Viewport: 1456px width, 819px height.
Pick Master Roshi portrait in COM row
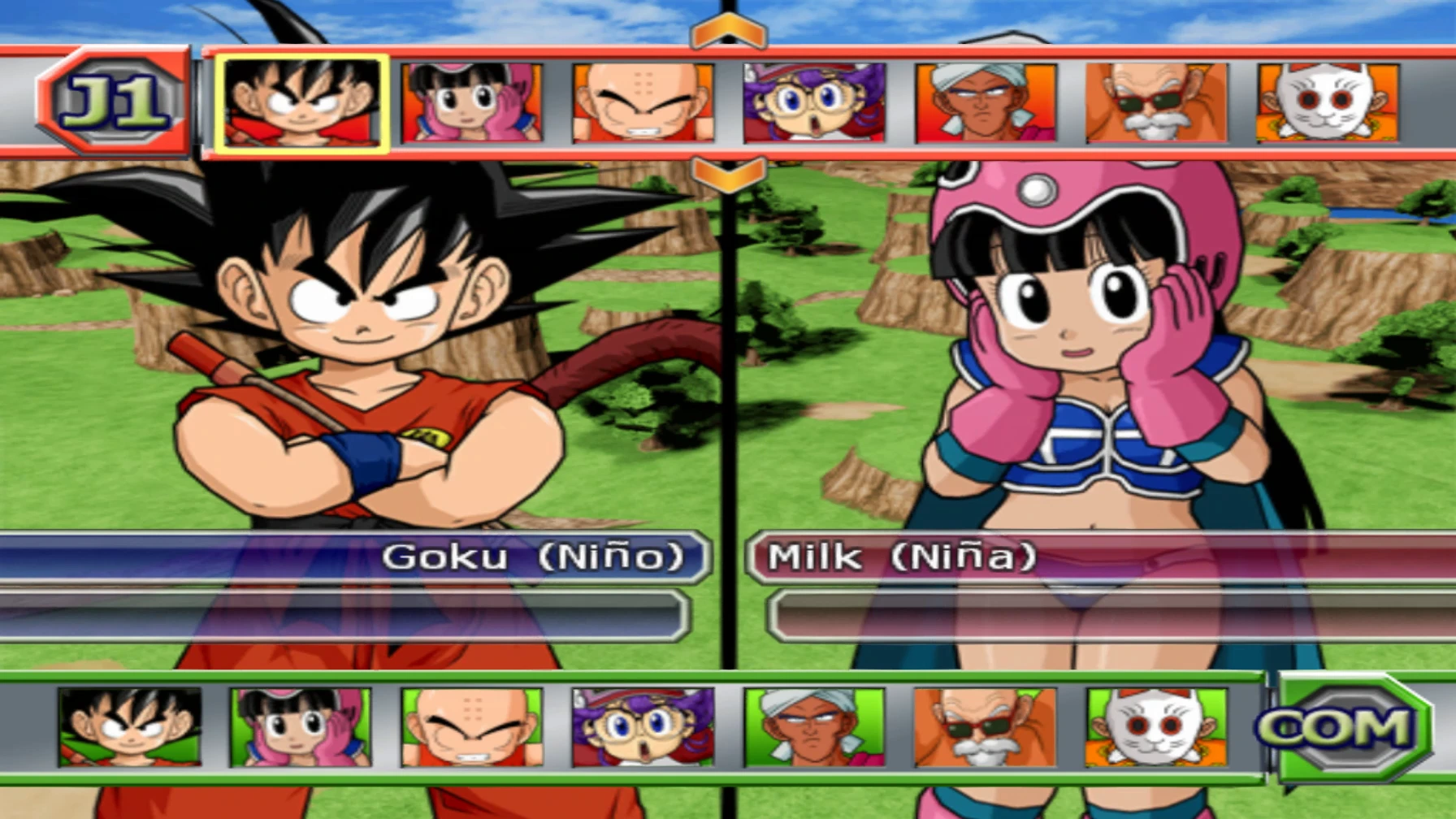(985, 727)
